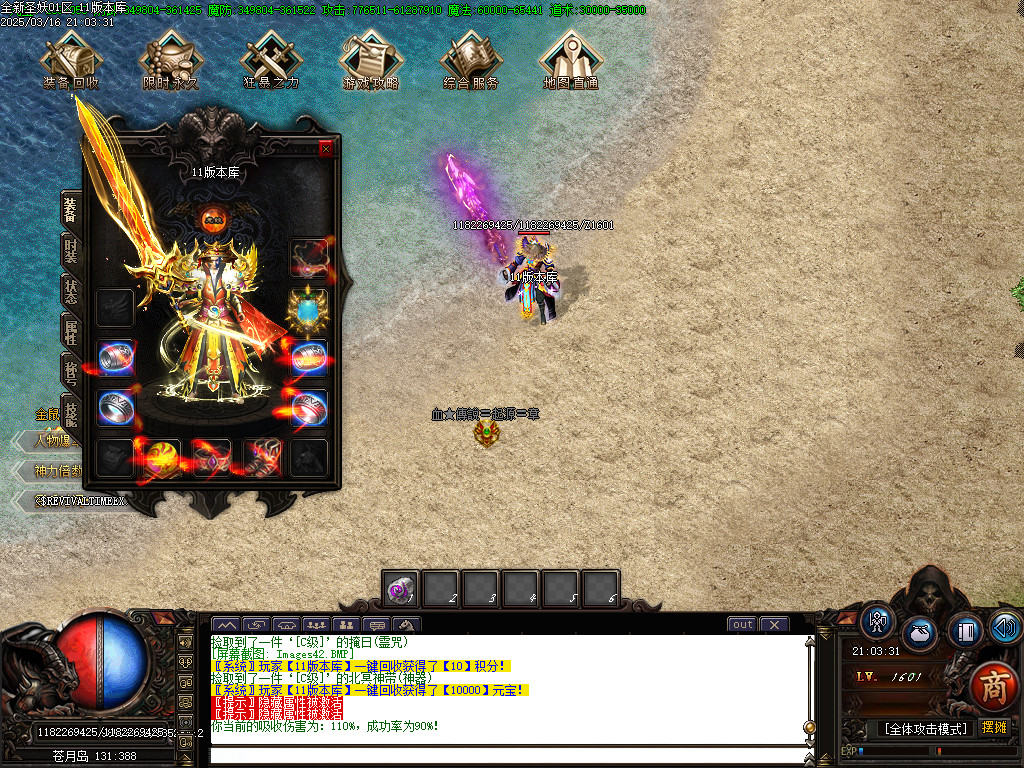Click the 摆摊 stall button

994,728
